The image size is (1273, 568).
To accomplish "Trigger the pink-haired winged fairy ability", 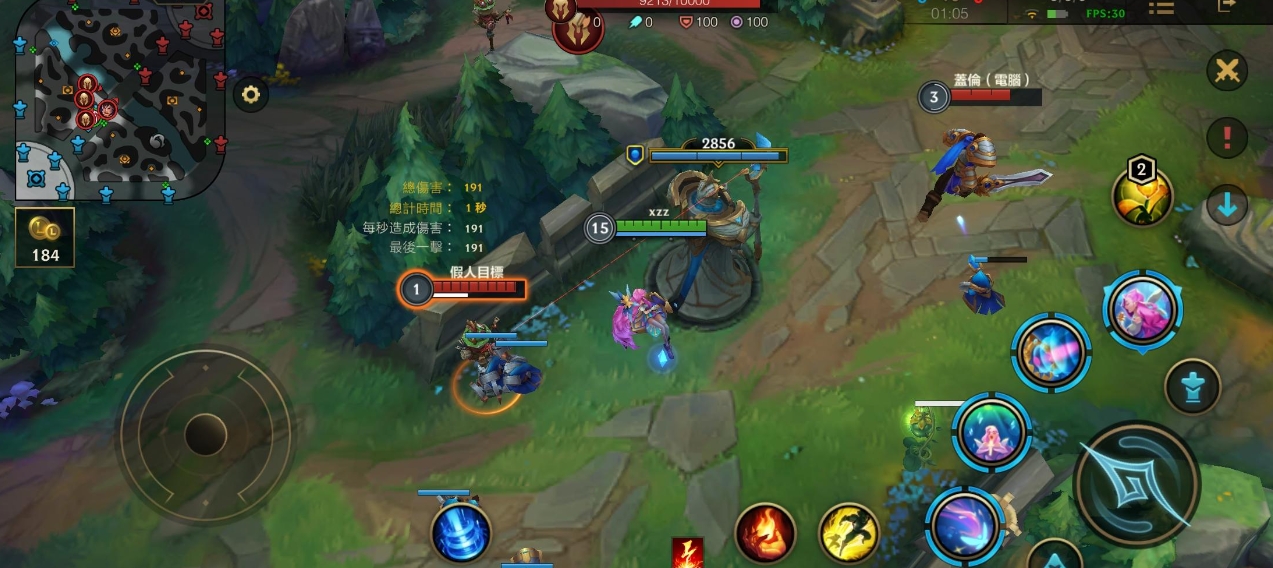I will pyautogui.click(x=1143, y=309).
